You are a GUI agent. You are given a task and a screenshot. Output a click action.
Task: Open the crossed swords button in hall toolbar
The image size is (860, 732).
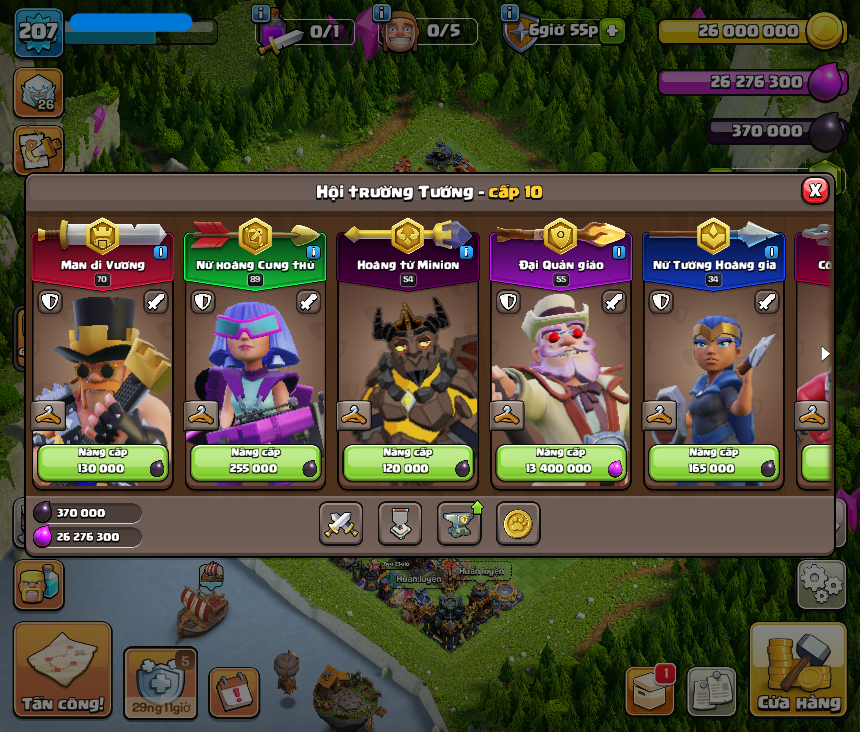coord(341,523)
